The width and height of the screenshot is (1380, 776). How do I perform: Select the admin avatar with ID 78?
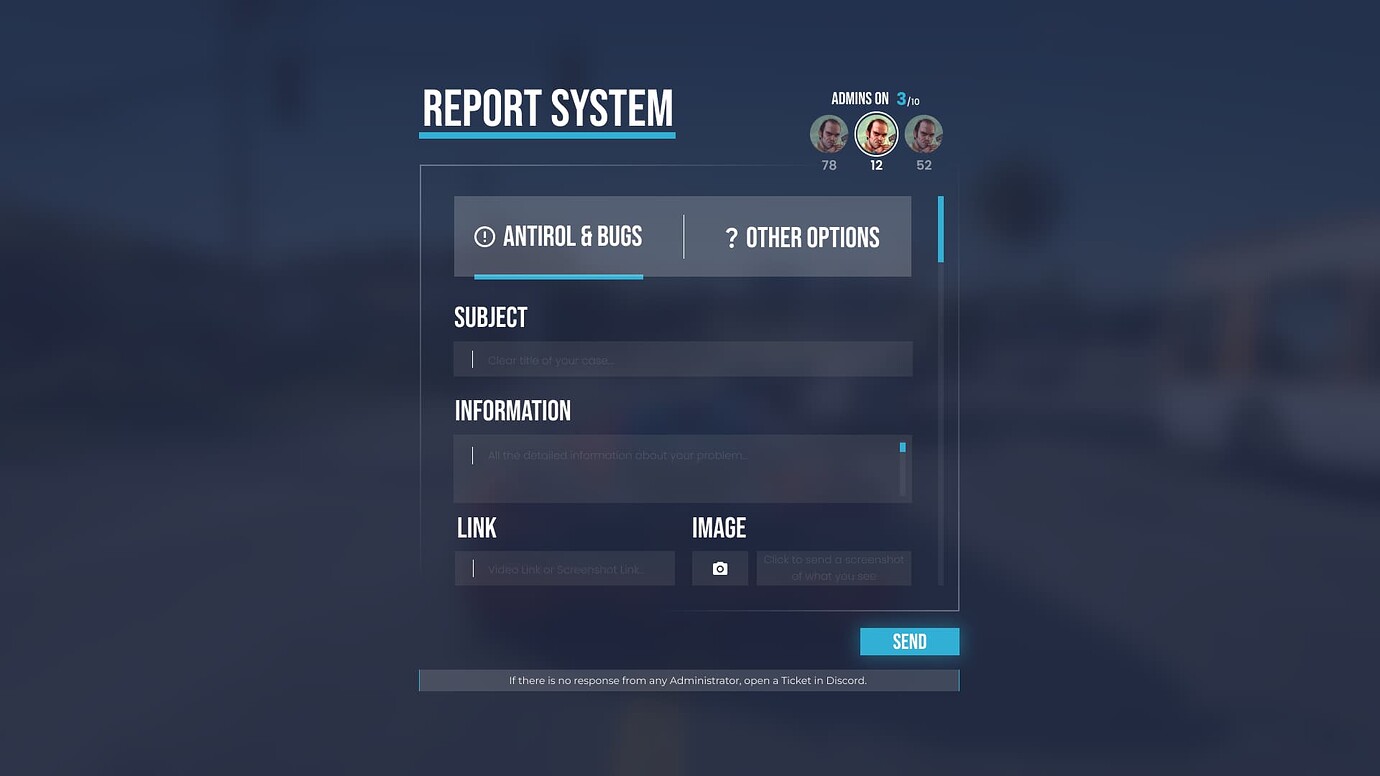[x=828, y=133]
